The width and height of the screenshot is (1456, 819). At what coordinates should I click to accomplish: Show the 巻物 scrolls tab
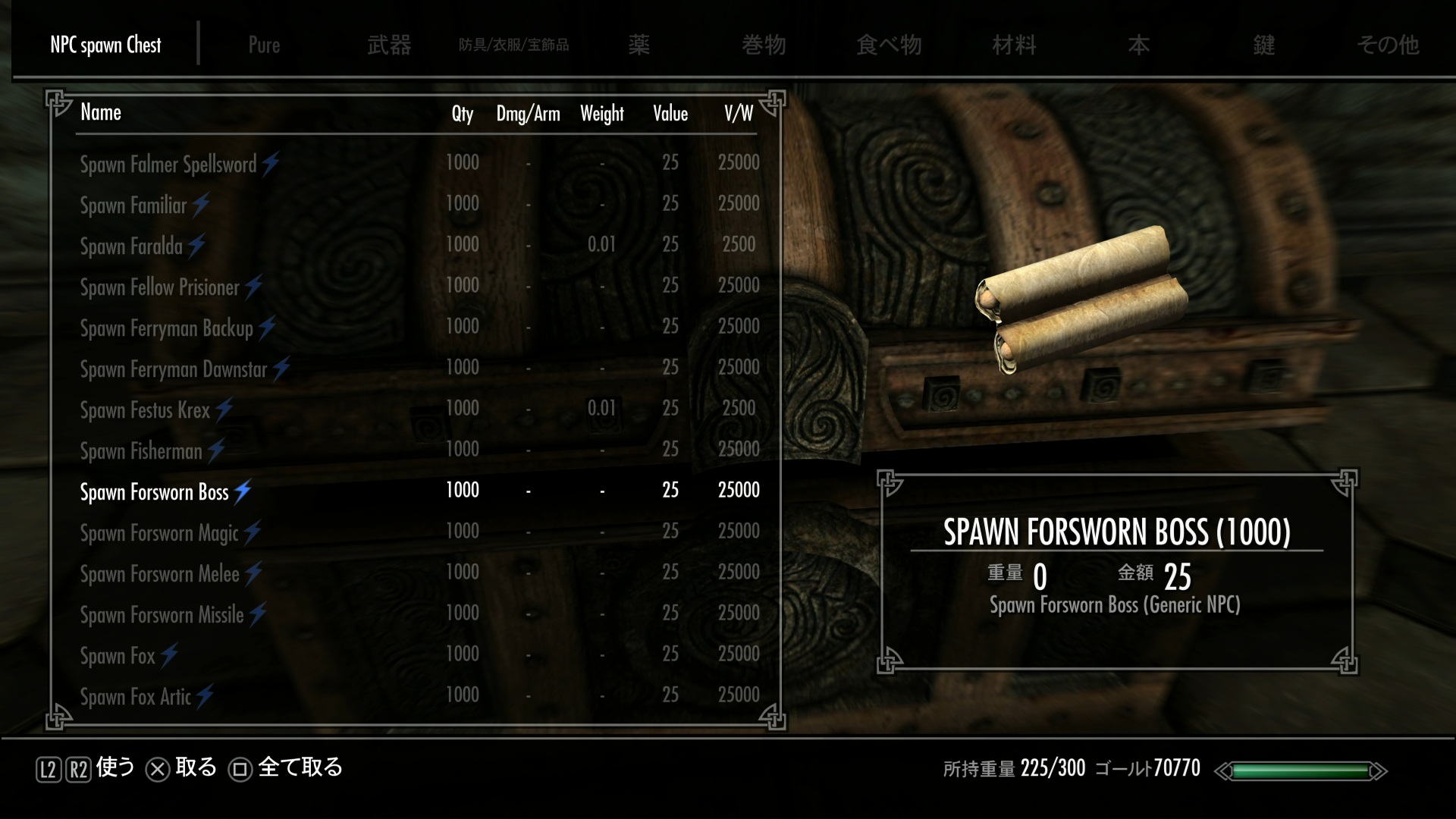click(x=764, y=45)
